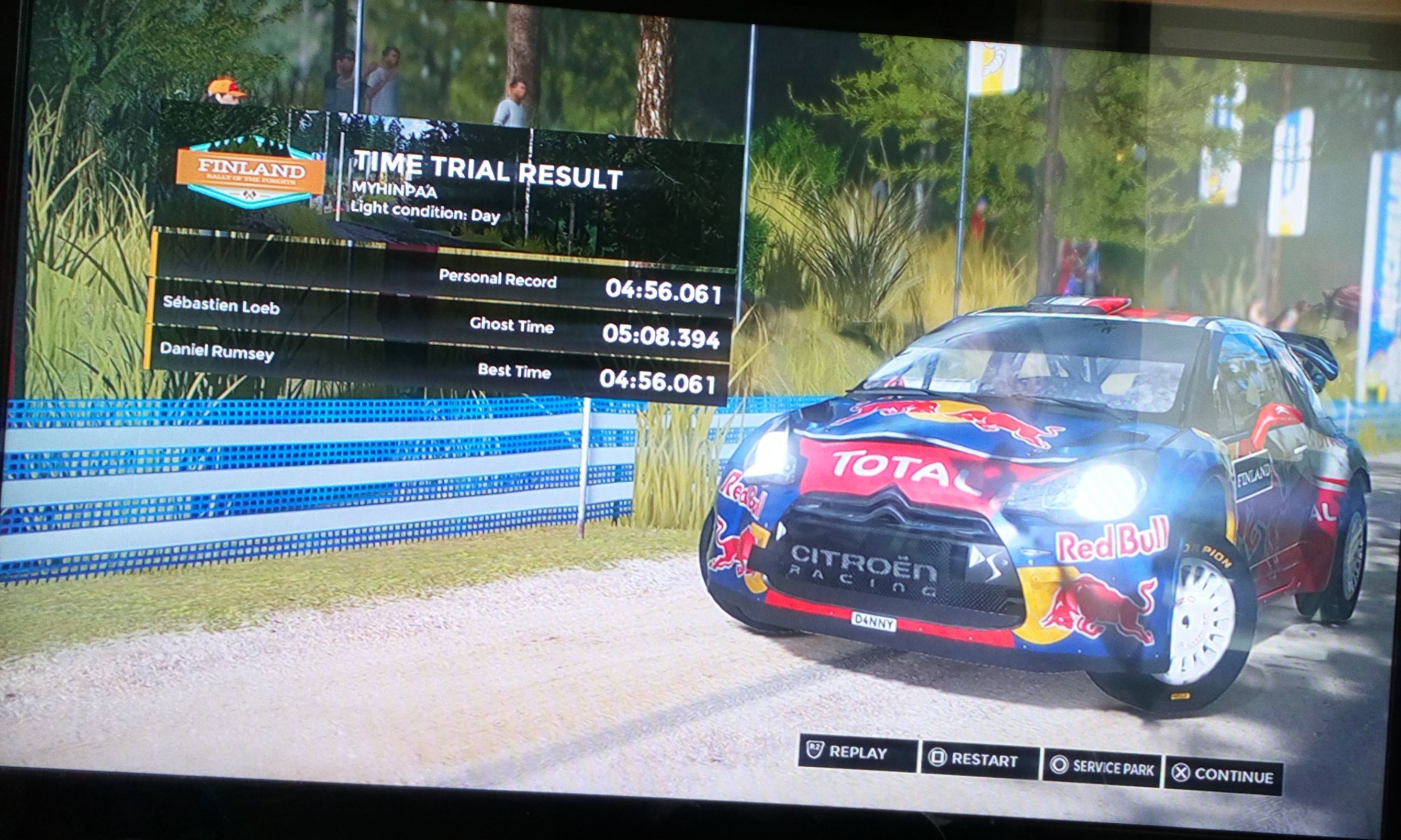This screenshot has width=1401, height=840.
Task: Go to the Service Park
Action: point(1102,767)
